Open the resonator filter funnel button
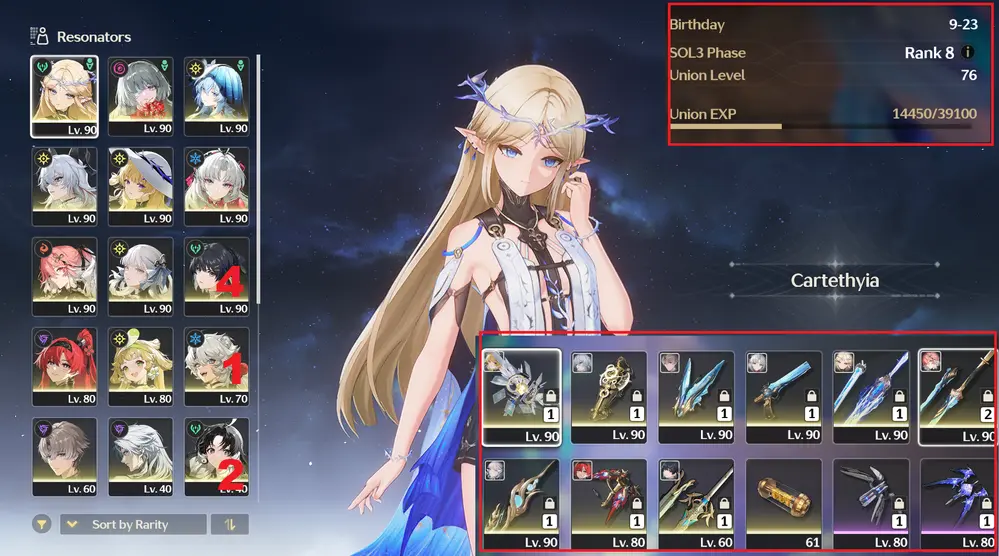Screen dimensions: 999x556 click(42, 525)
